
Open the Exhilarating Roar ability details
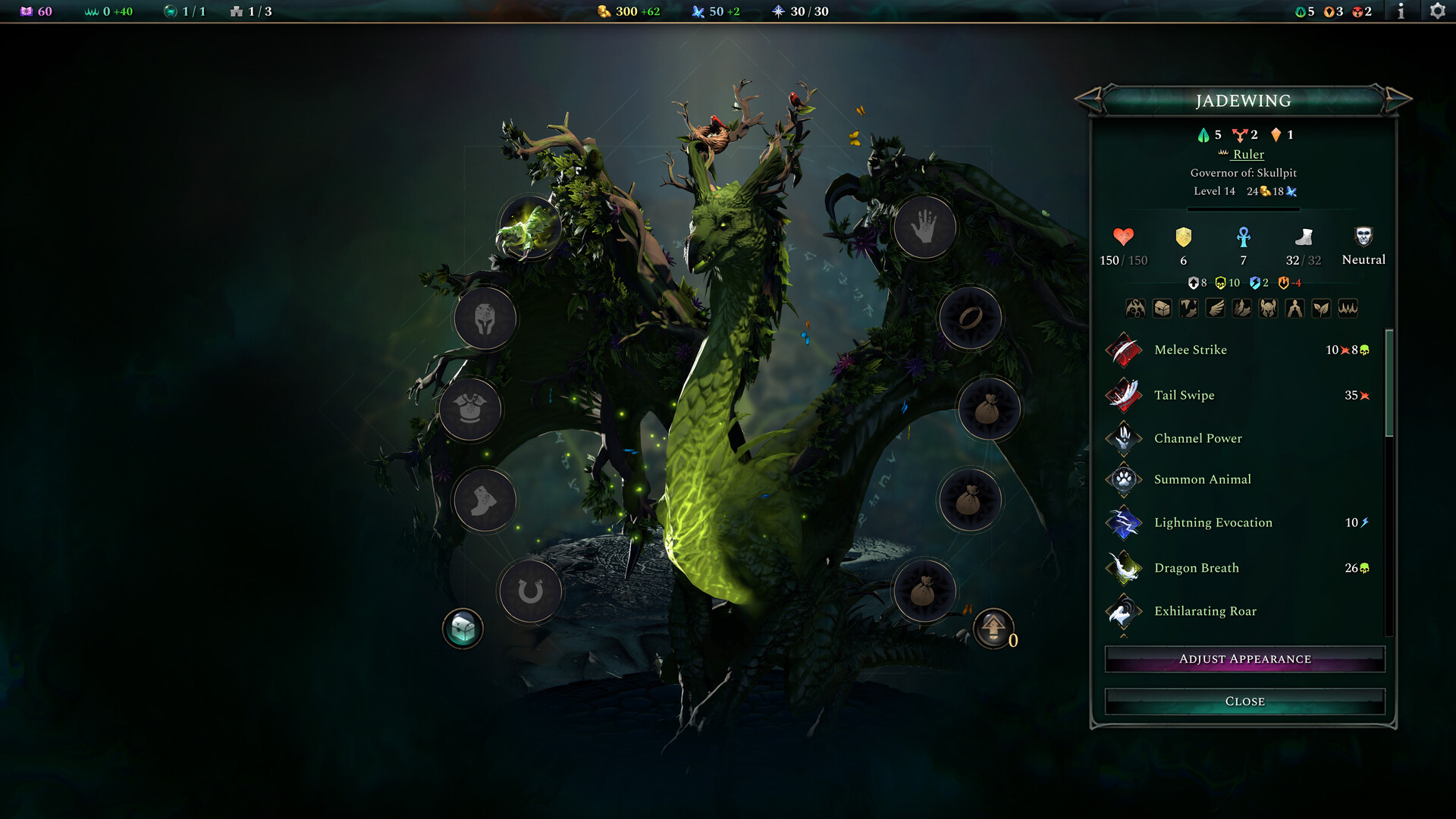[x=1205, y=611]
